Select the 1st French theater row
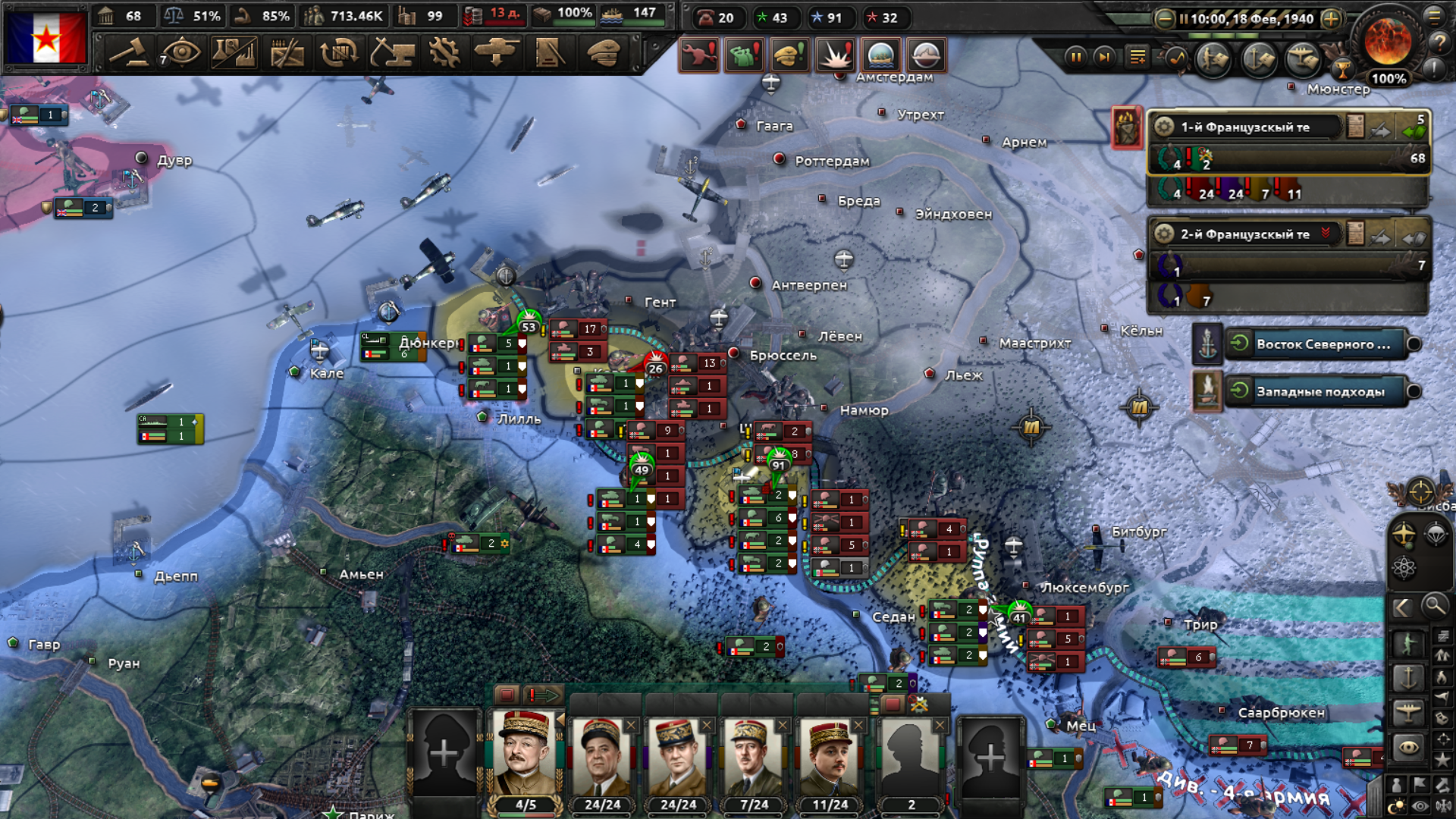1456x819 pixels. pyautogui.click(x=1244, y=127)
